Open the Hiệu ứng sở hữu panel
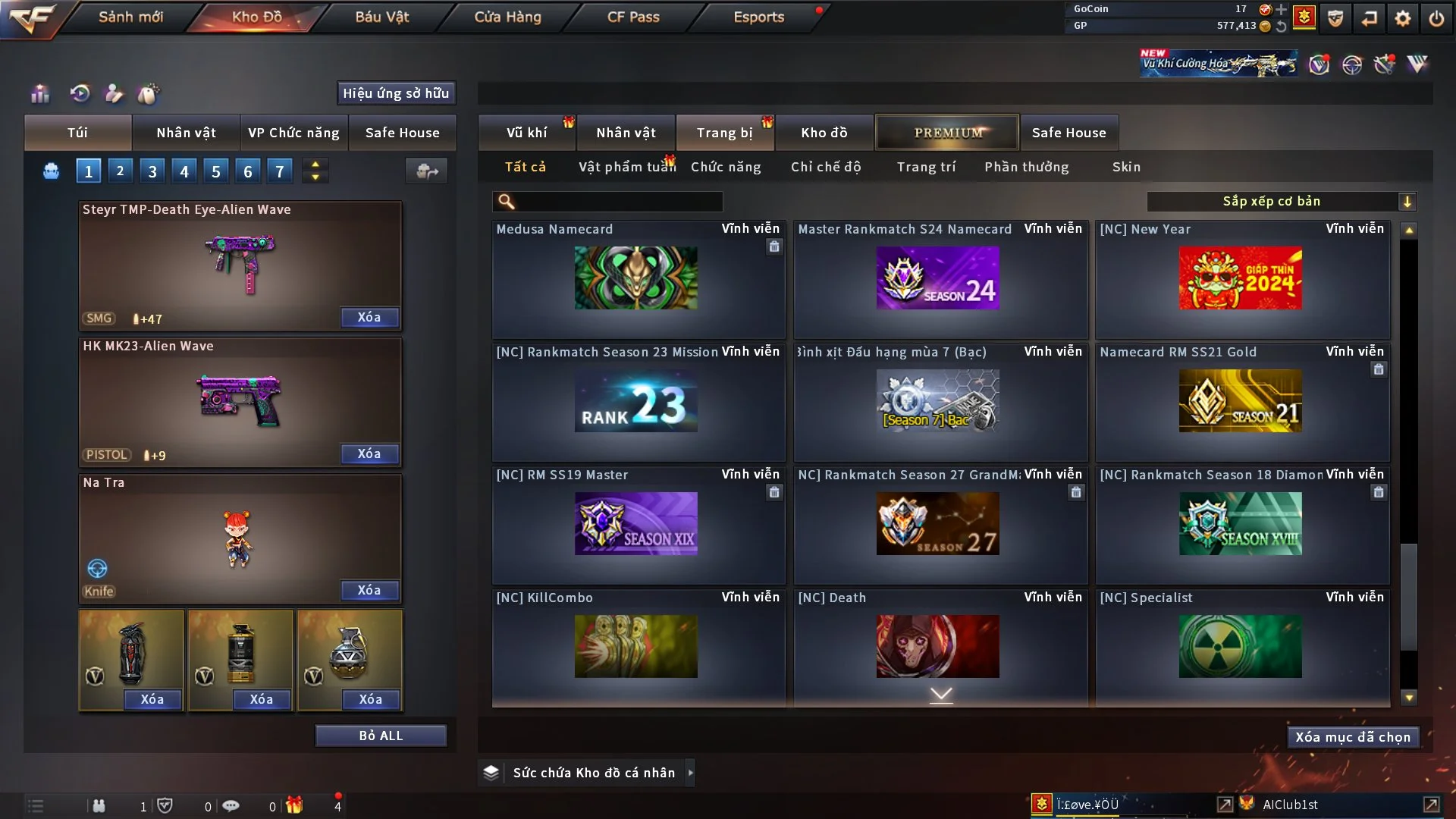Image resolution: width=1456 pixels, height=819 pixels. 396,93
